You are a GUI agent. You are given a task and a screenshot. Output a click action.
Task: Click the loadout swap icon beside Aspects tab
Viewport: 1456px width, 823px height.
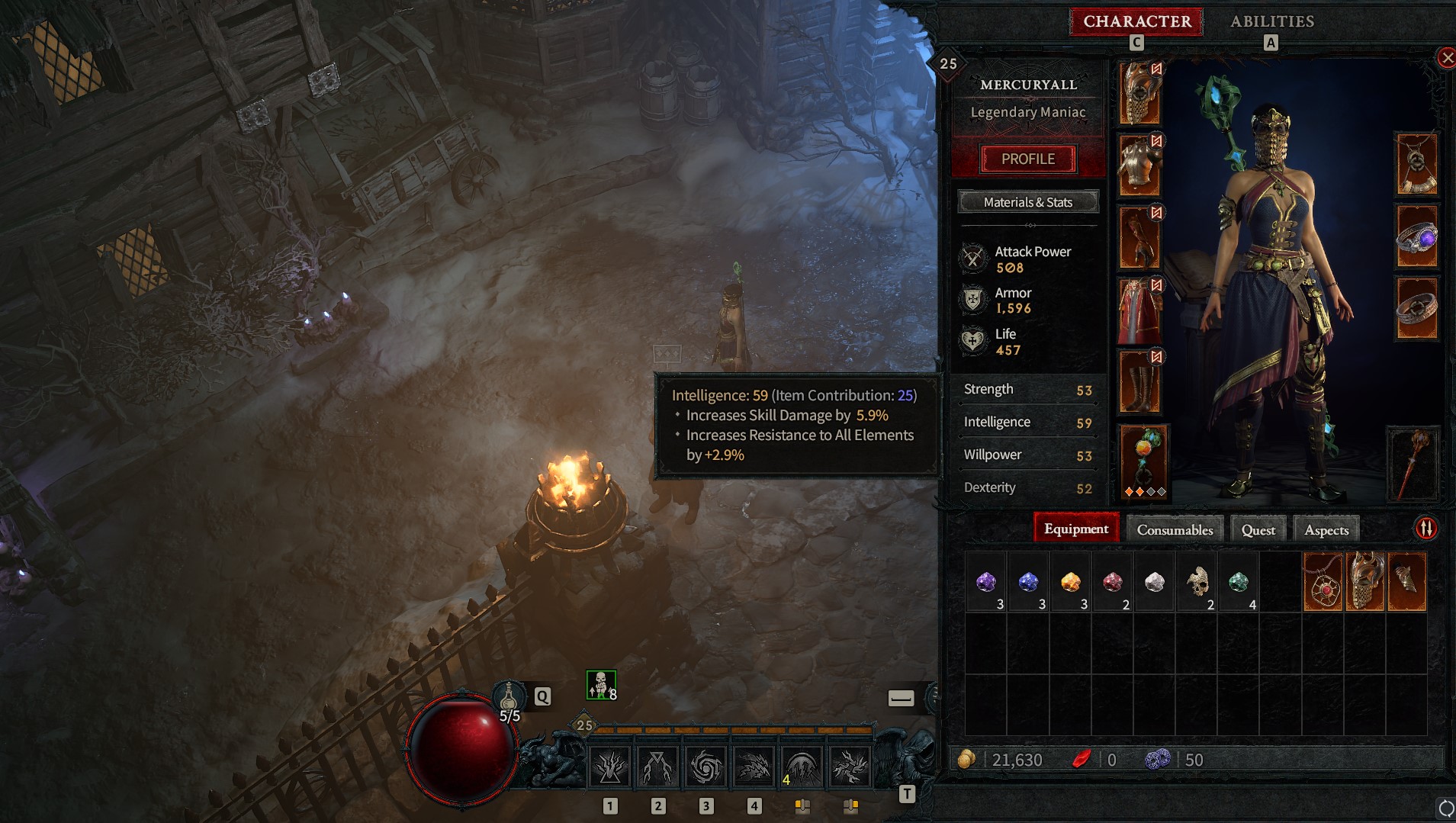(1425, 528)
